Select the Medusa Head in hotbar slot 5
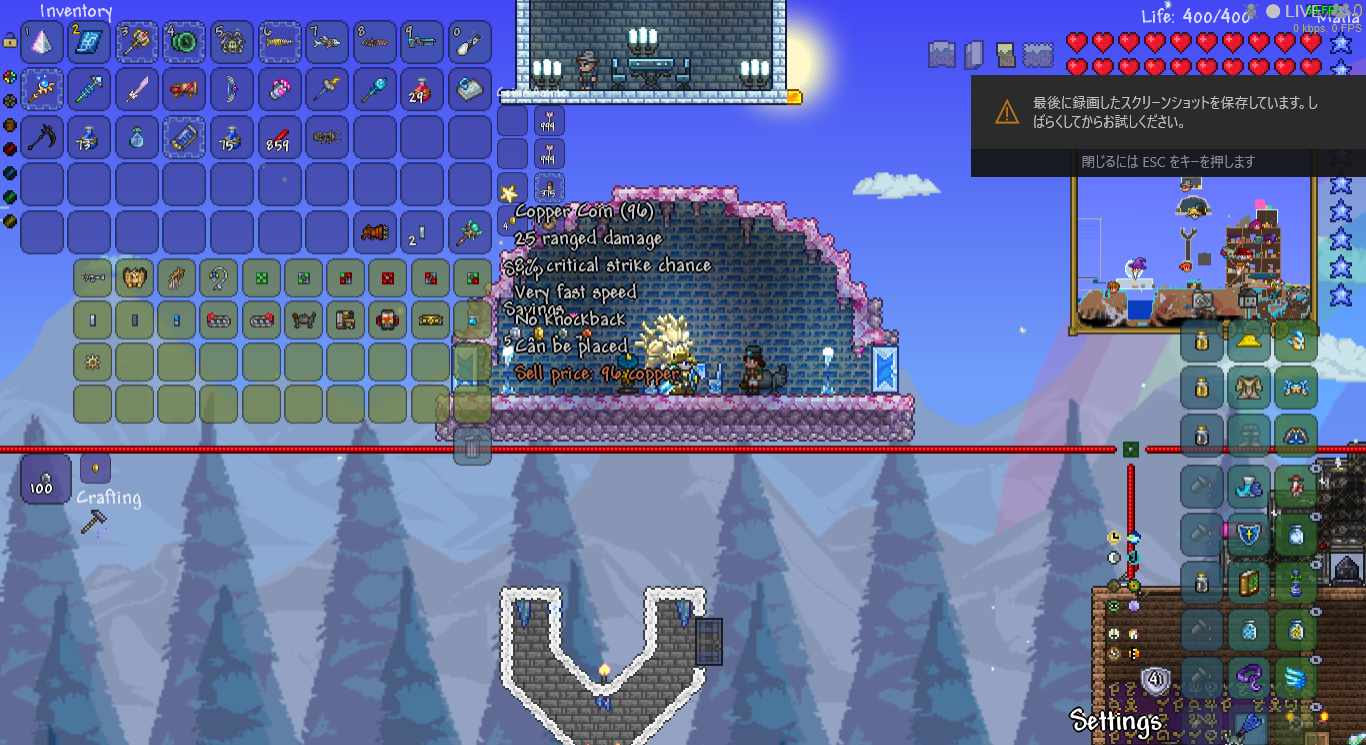The height and width of the screenshot is (745, 1366). point(232,42)
